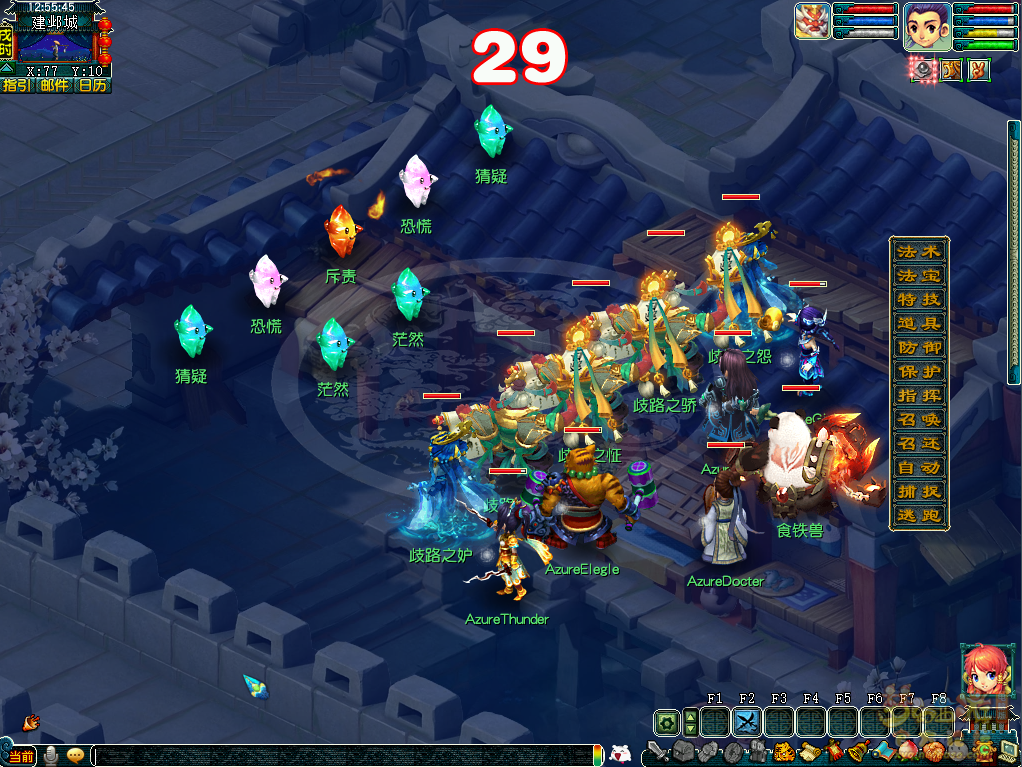Image resolution: width=1022 pixels, height=767 pixels.
Task: Toggle 自动 auto-battle
Action: pyautogui.click(x=918, y=468)
